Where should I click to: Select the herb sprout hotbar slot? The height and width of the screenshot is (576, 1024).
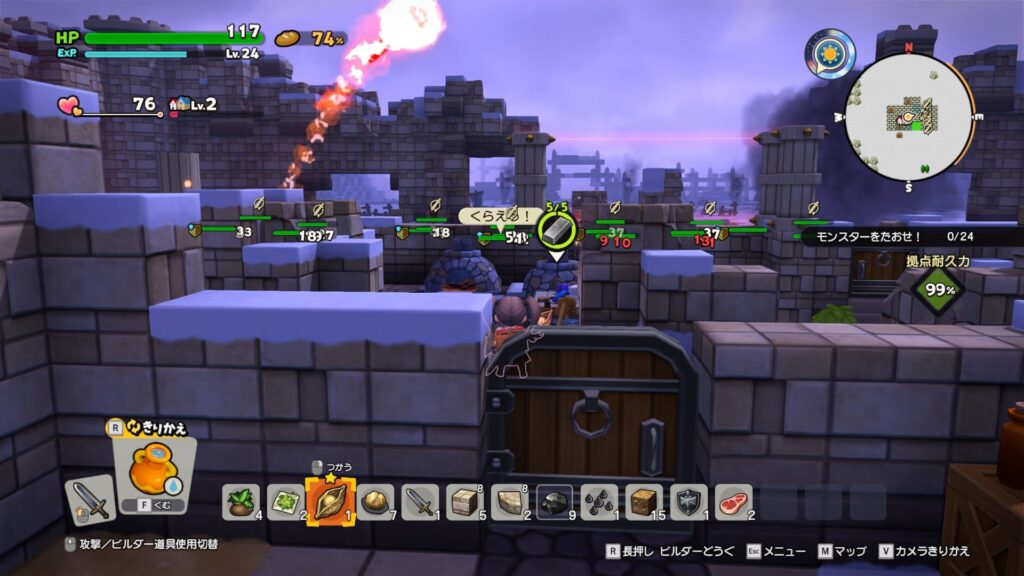[241, 501]
